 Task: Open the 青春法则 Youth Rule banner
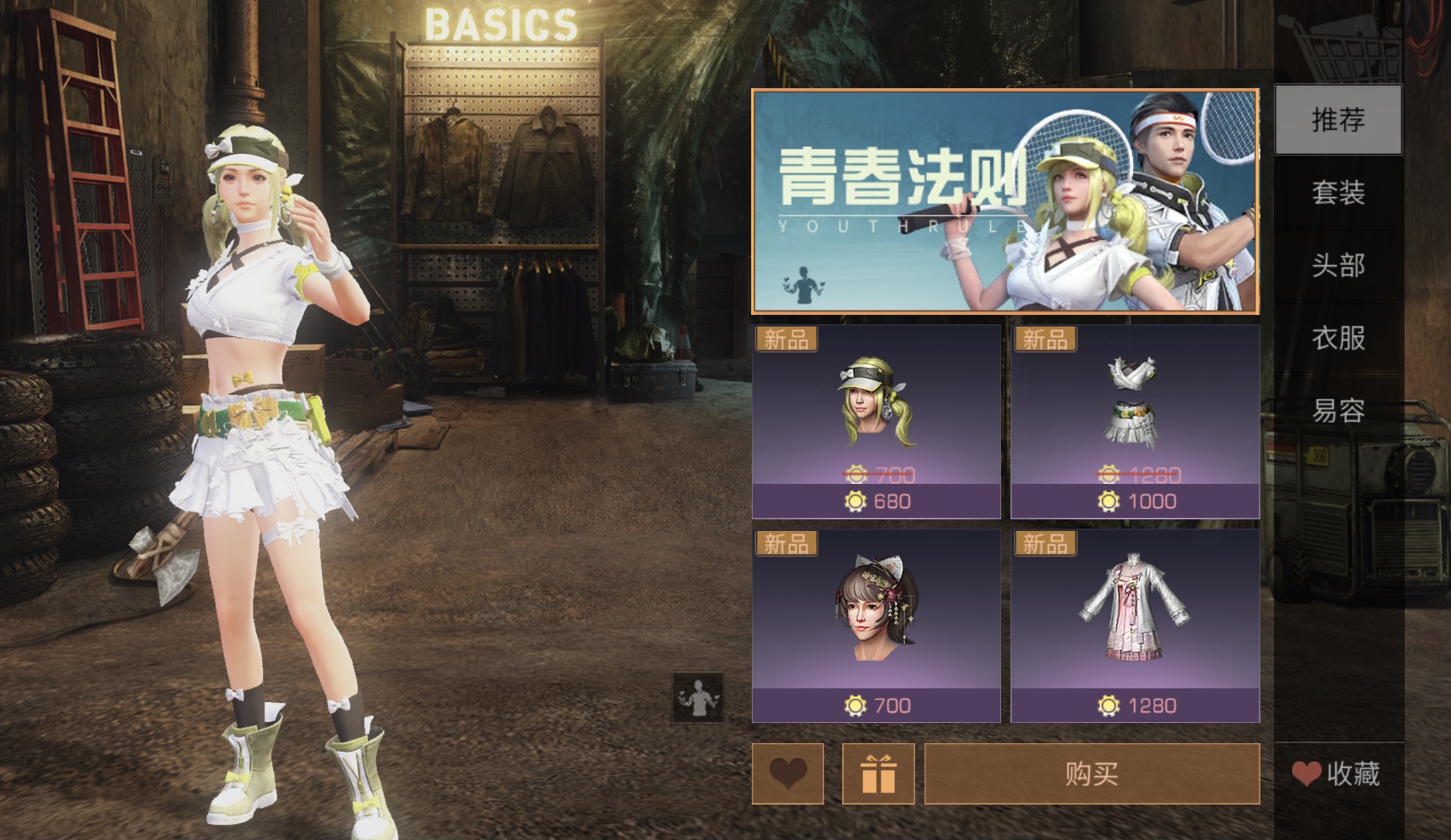click(x=1005, y=202)
